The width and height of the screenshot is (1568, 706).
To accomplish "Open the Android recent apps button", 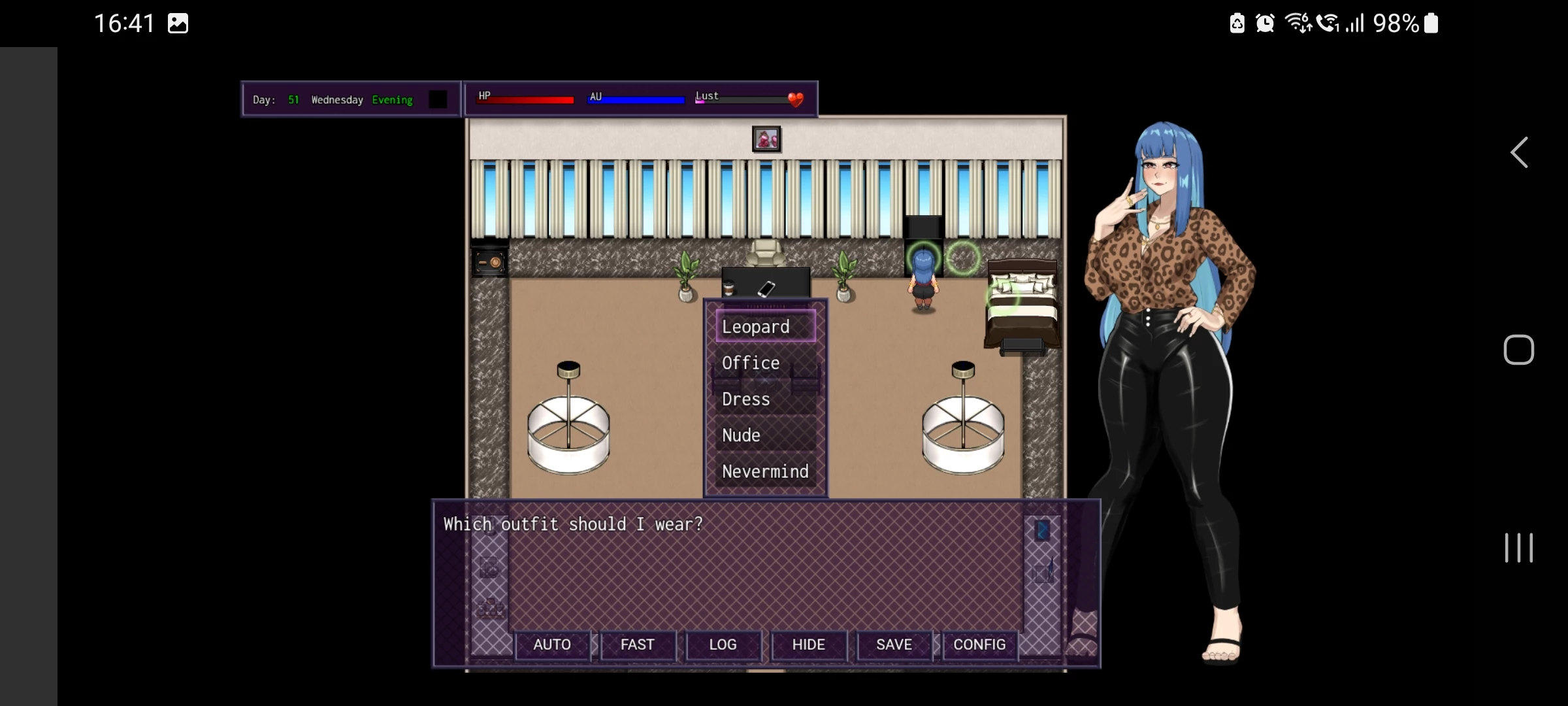I will [1518, 548].
